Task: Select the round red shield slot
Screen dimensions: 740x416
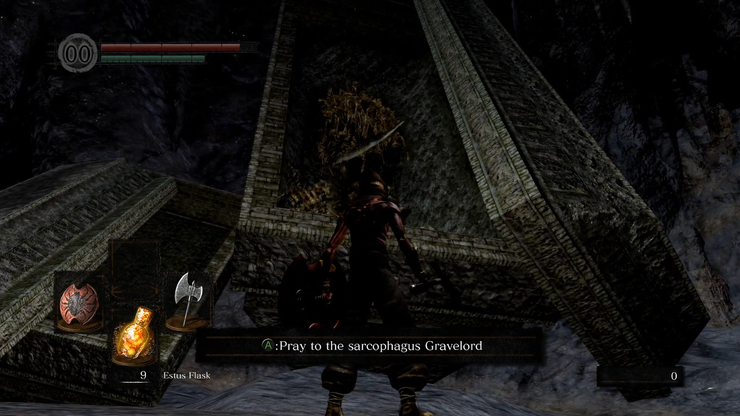Action: coord(77,303)
